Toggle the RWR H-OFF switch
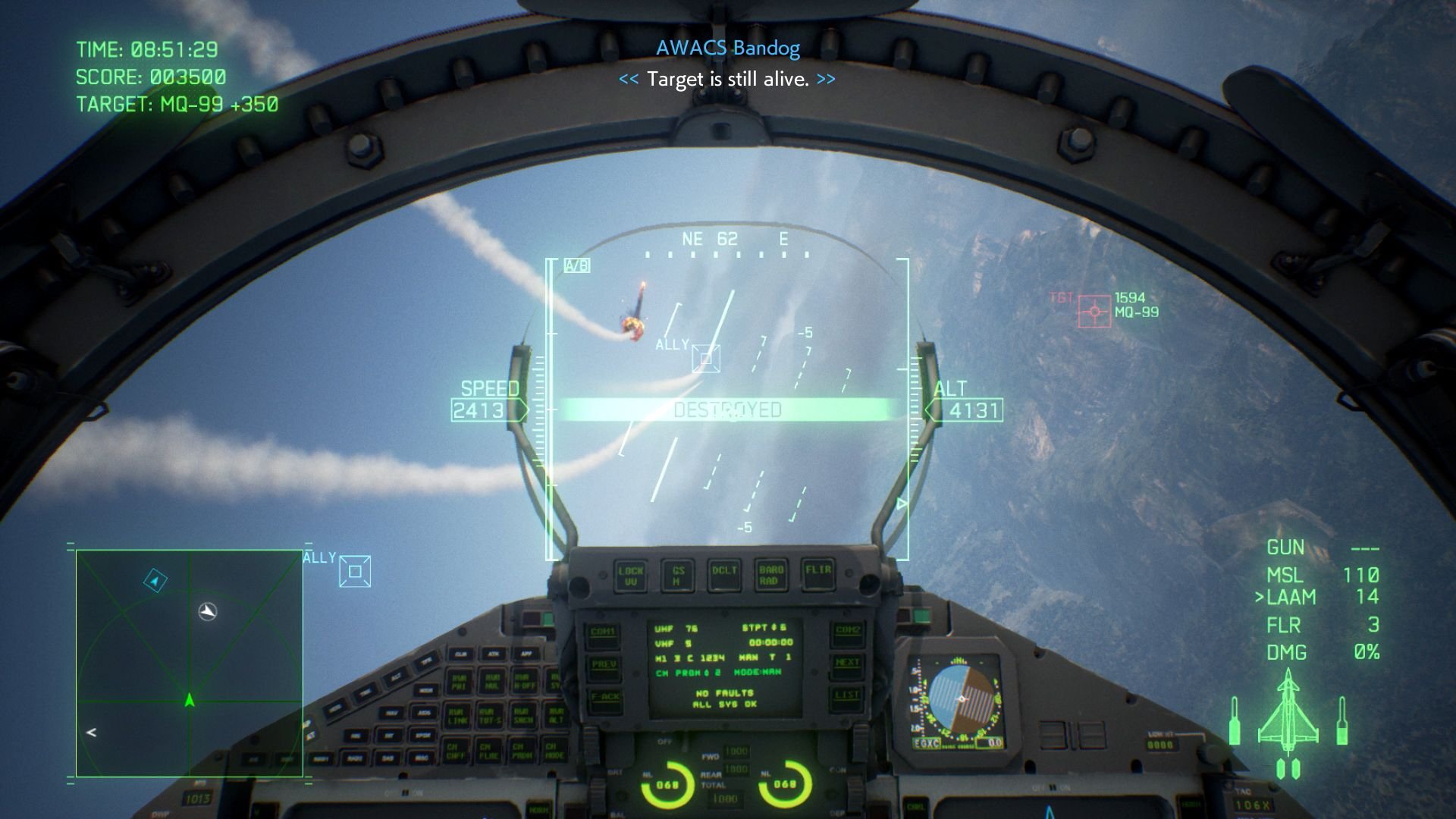The height and width of the screenshot is (819, 1456). point(525,681)
